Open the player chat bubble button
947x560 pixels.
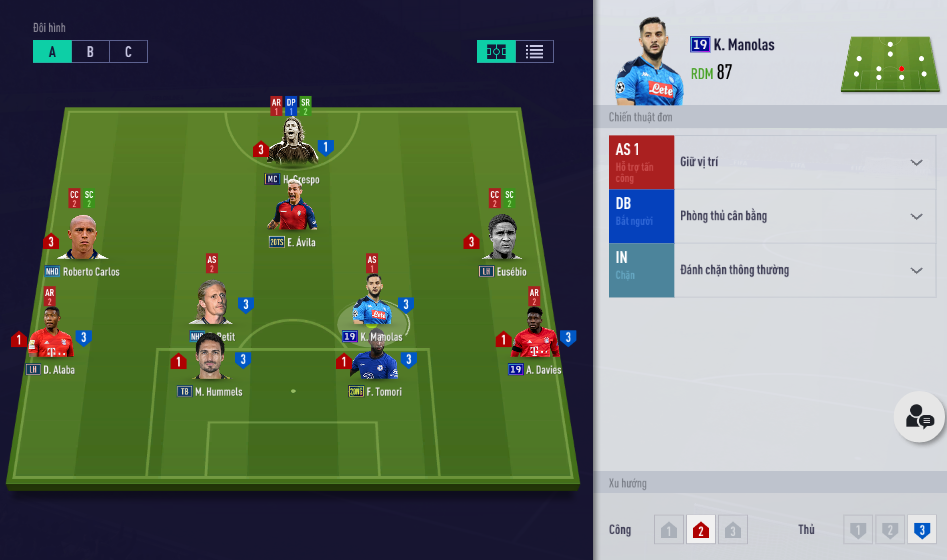pyautogui.click(x=918, y=418)
